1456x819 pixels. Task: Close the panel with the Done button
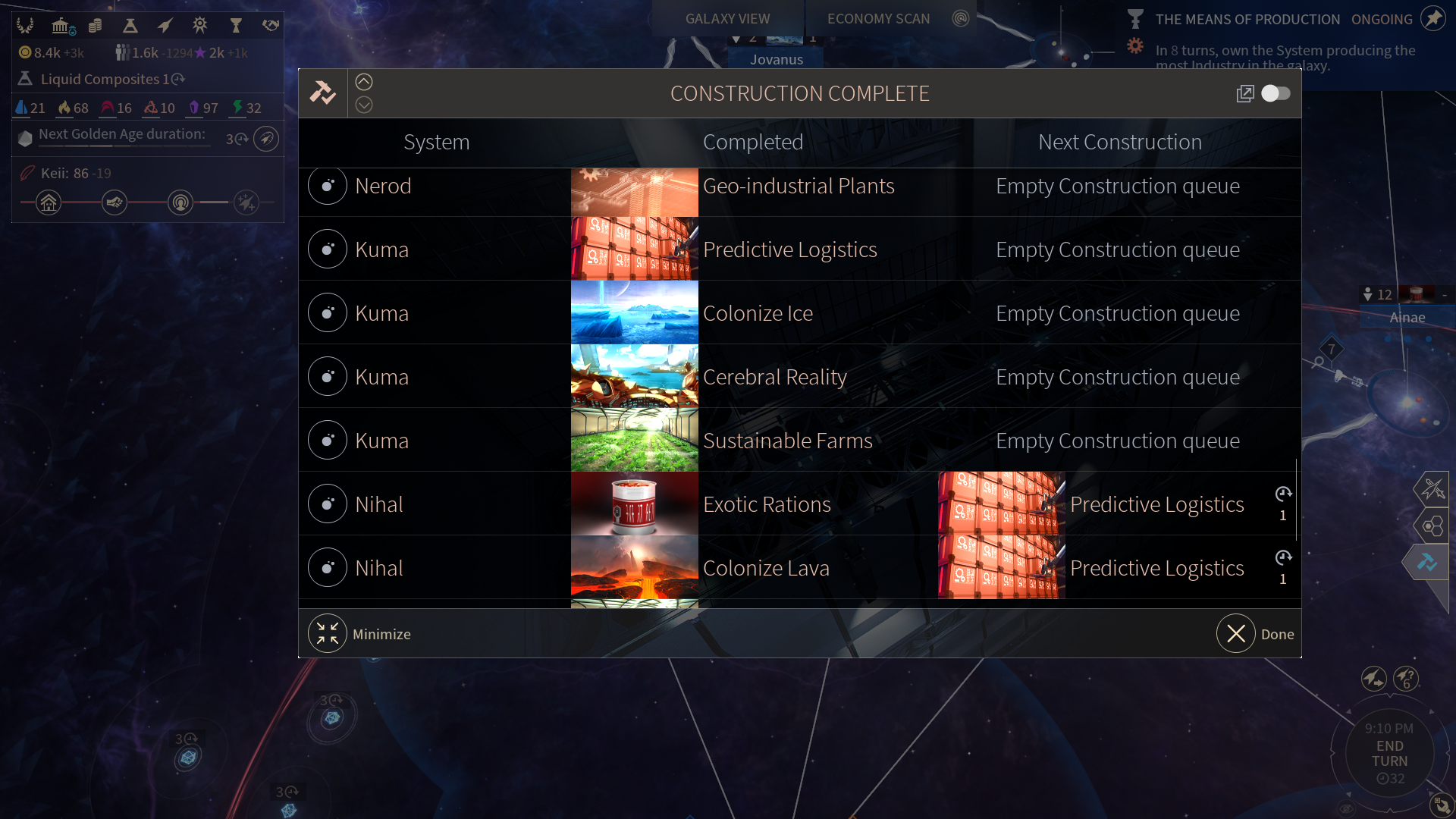(1237, 634)
